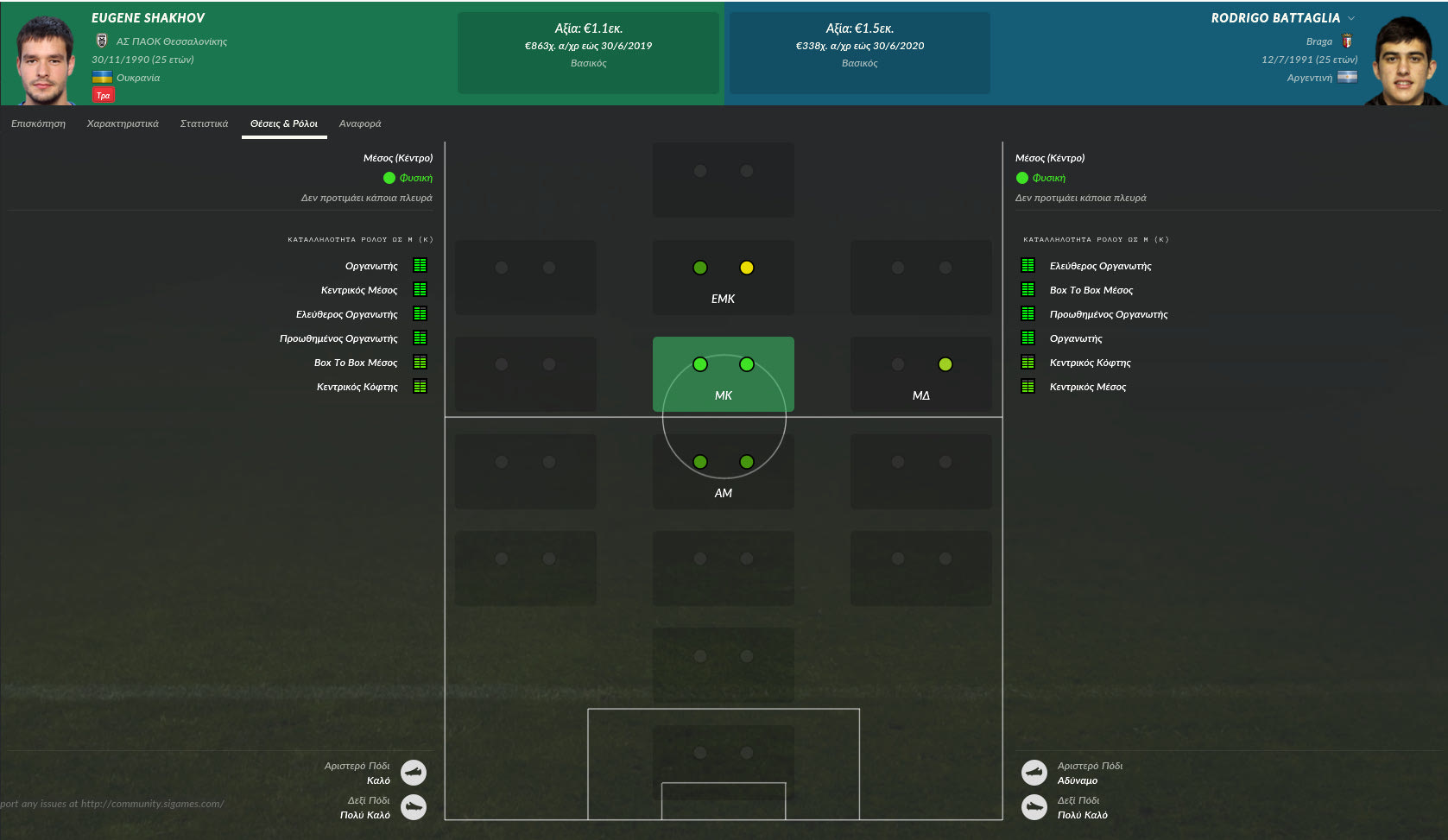The height and width of the screenshot is (840, 1448).
Task: Select the ΜΔ right midfield tile
Action: (920, 374)
